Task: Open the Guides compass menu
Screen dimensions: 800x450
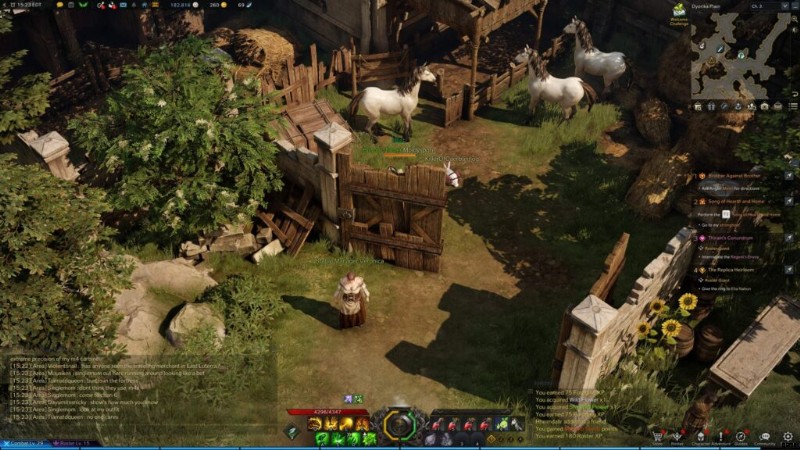Action: click(741, 437)
